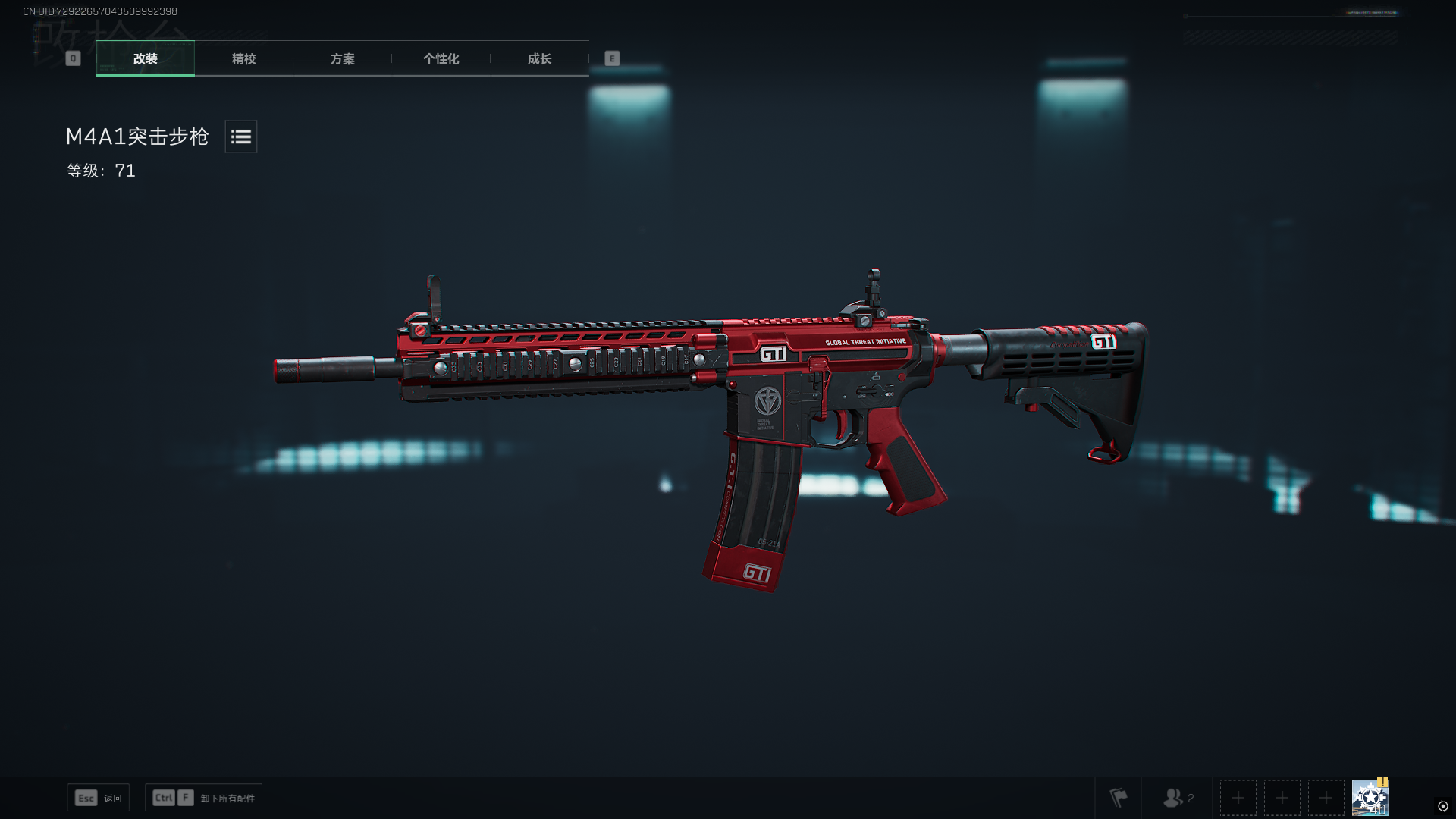Show the friends list with count 2

(1178, 798)
